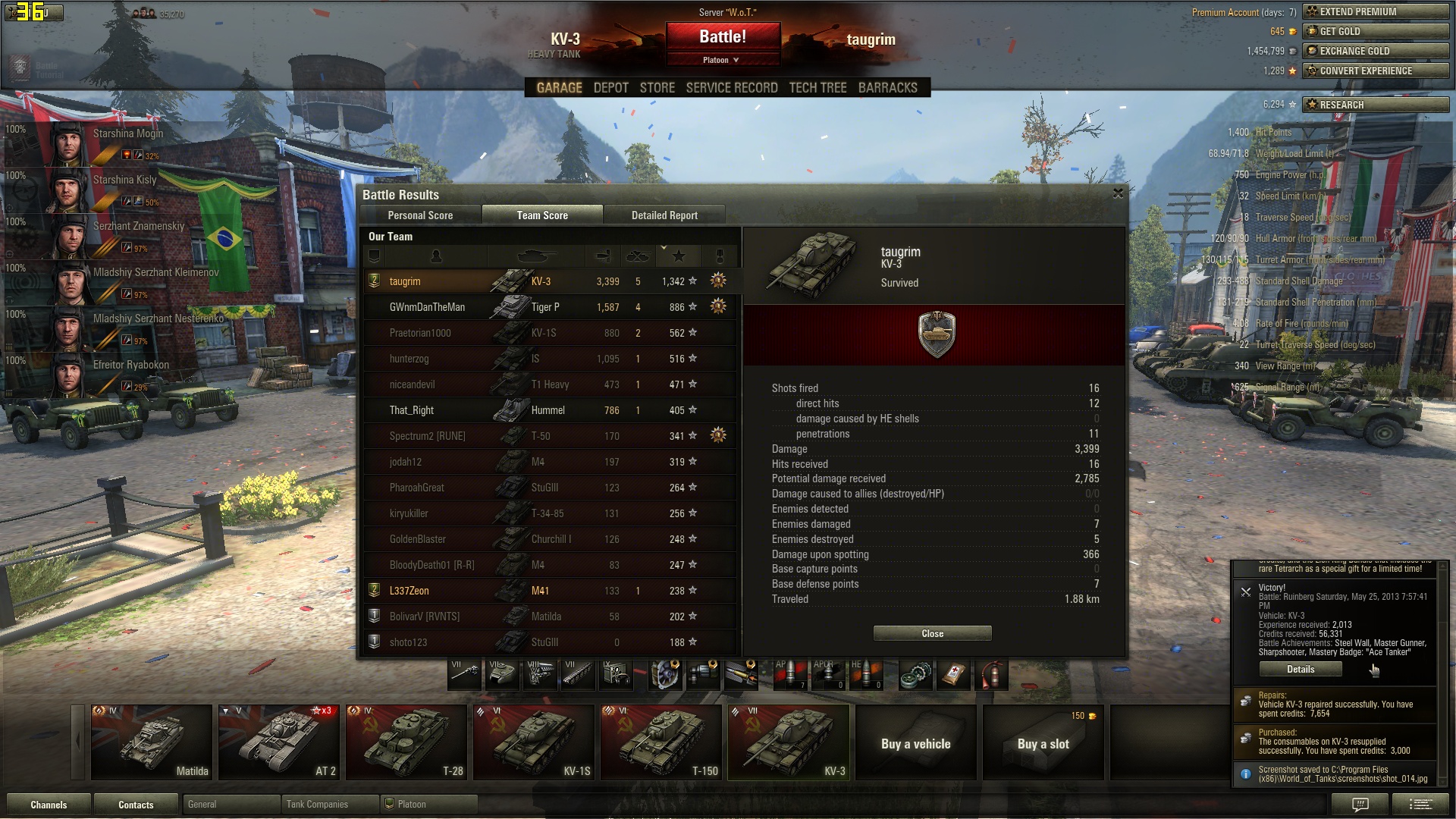Open the Service Record screen

coord(731,88)
